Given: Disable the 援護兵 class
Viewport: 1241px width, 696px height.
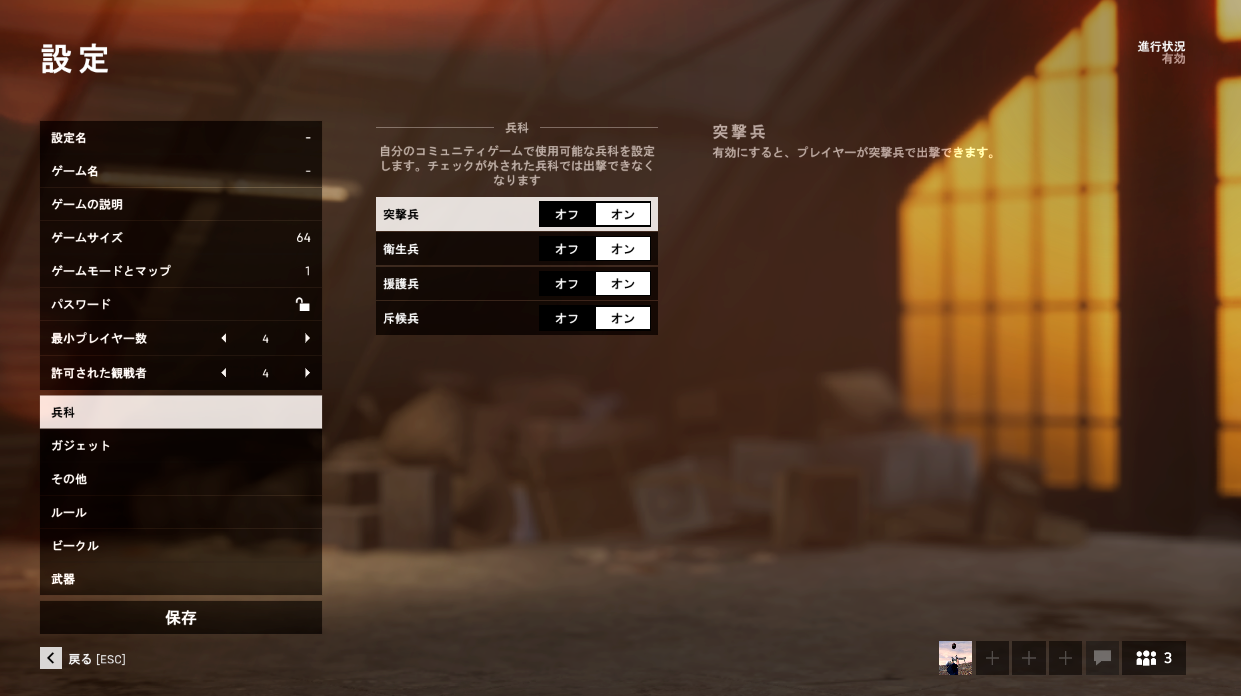Looking at the screenshot, I should [567, 284].
